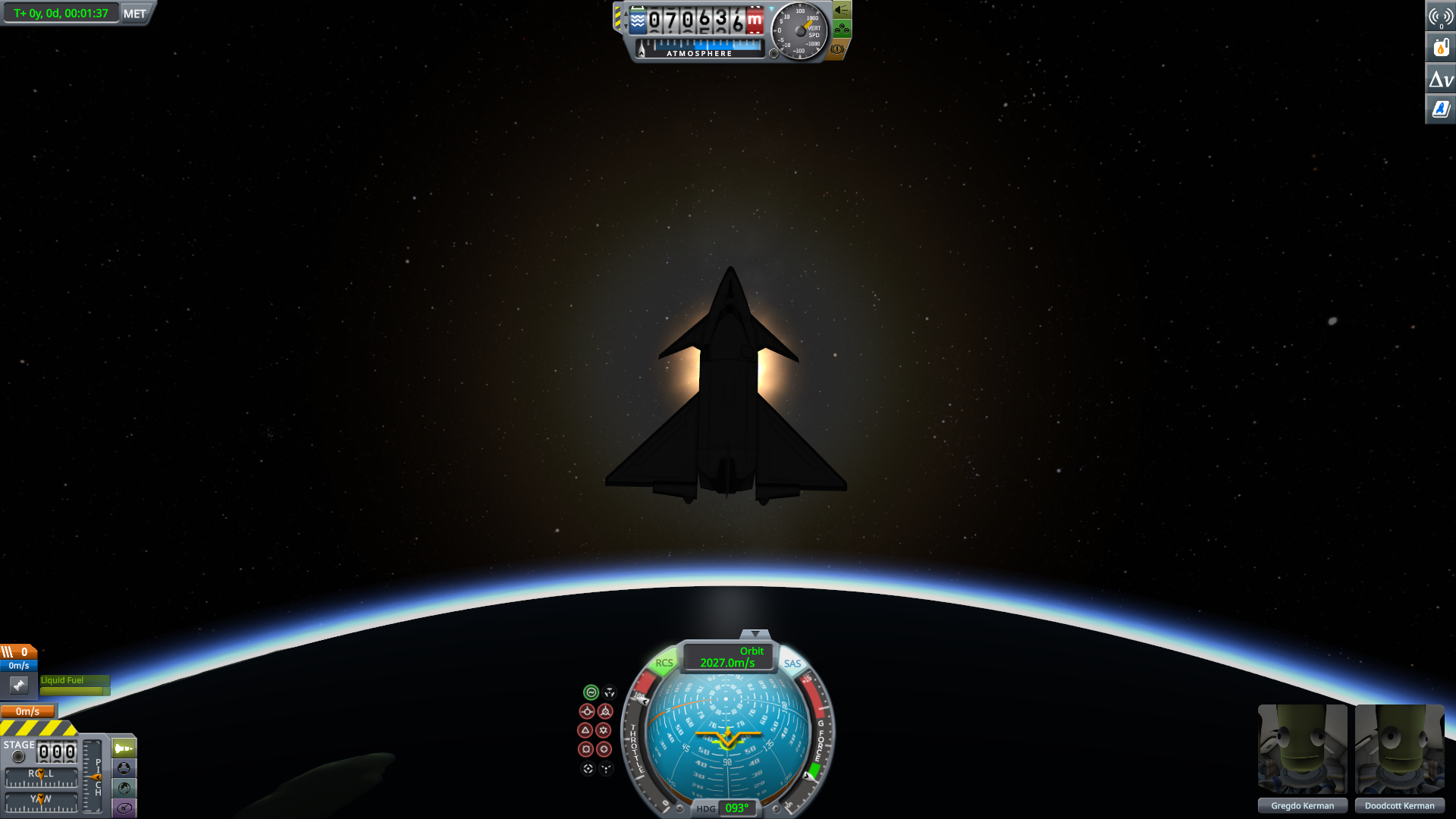Switch to map view using the globe icon
The height and width of the screenshot is (819, 1456).
coord(124,786)
